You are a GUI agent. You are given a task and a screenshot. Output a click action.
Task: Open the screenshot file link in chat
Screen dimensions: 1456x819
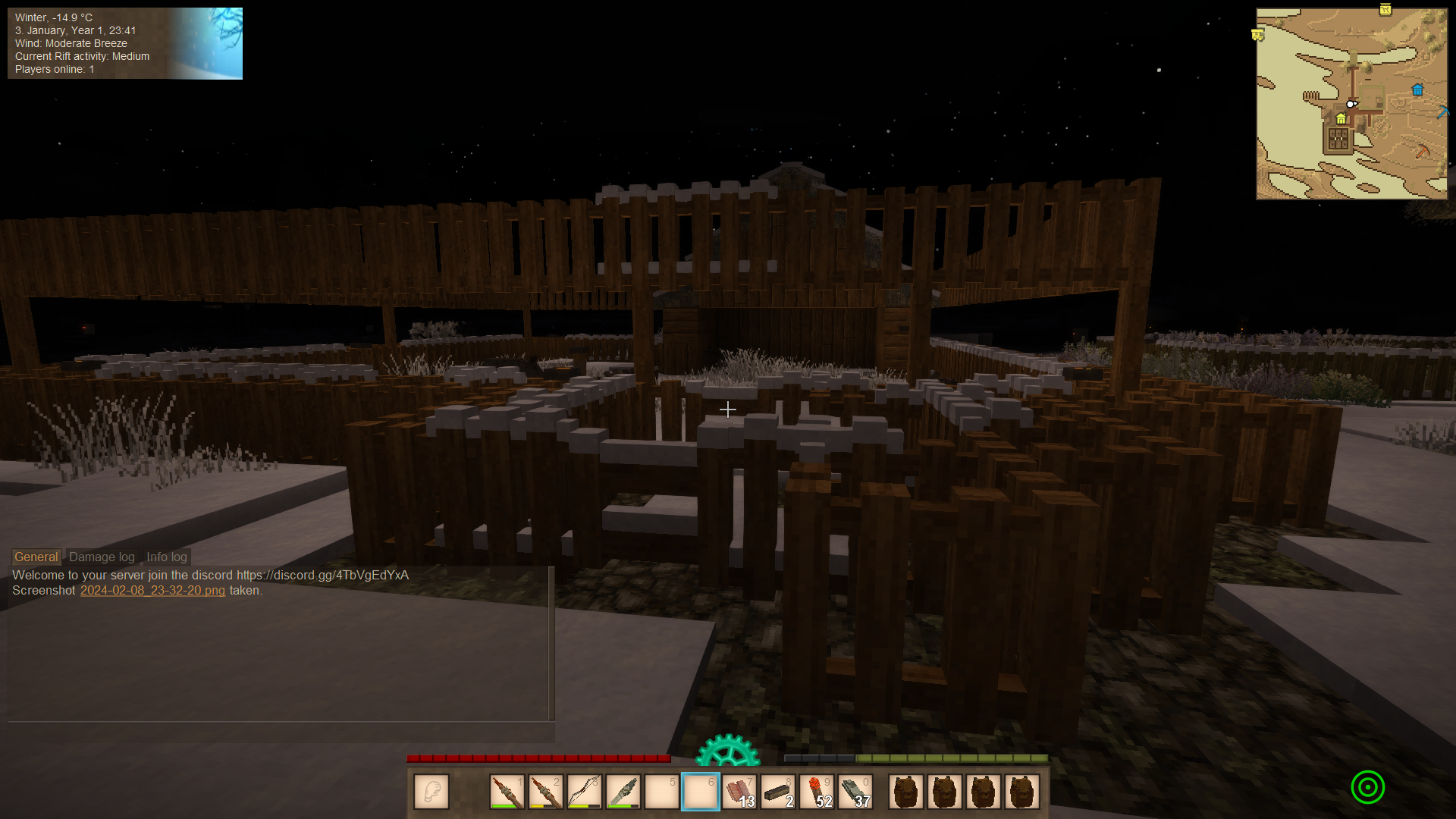(152, 590)
